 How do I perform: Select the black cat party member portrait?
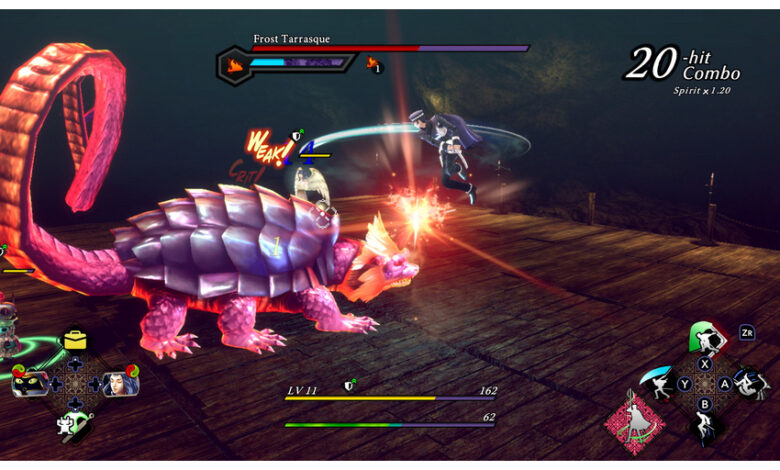click(31, 384)
